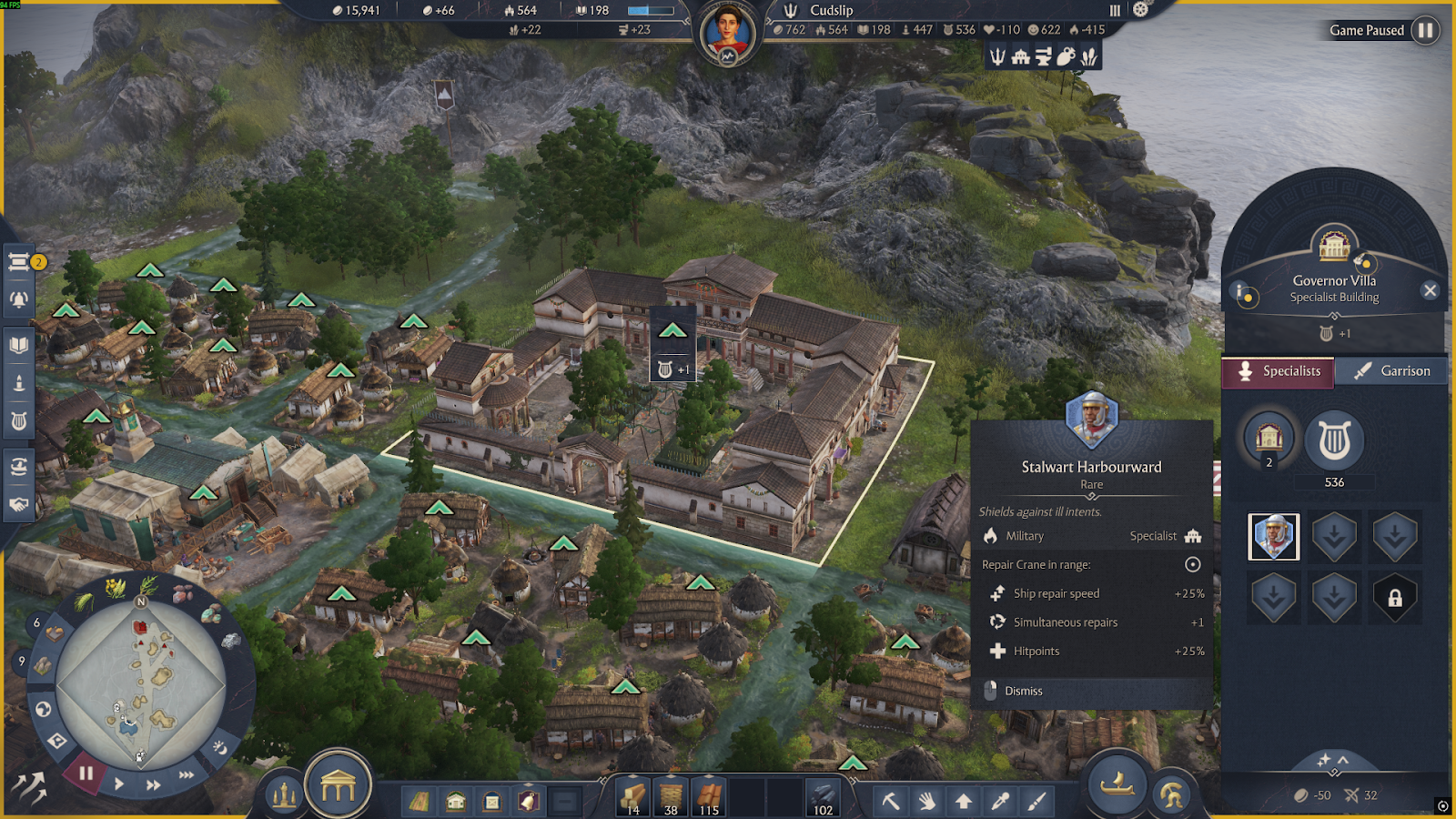
Task: Select the Stalwart Harbourward specialist slot
Action: (1274, 536)
